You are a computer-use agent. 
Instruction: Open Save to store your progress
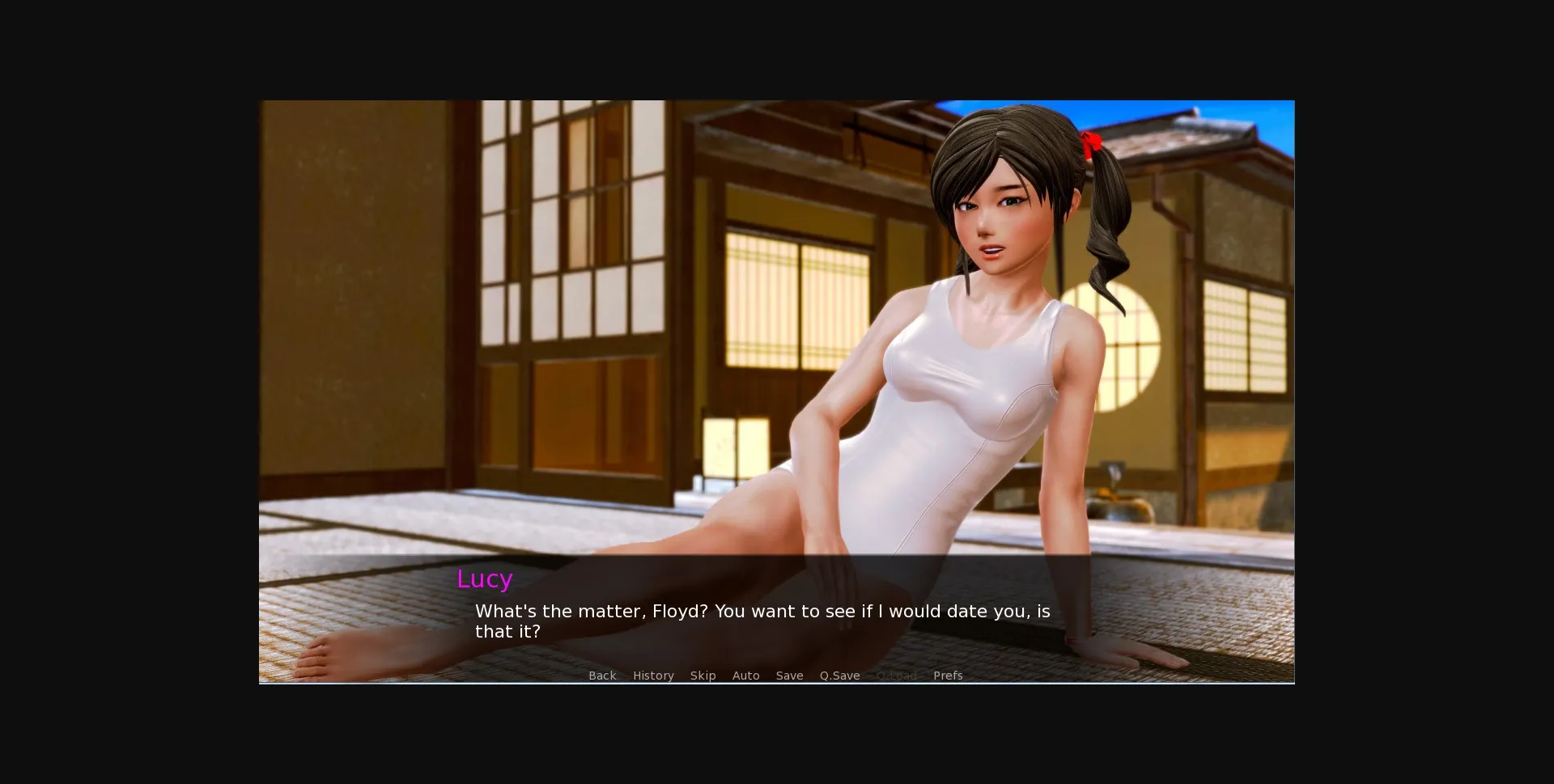[x=790, y=676]
